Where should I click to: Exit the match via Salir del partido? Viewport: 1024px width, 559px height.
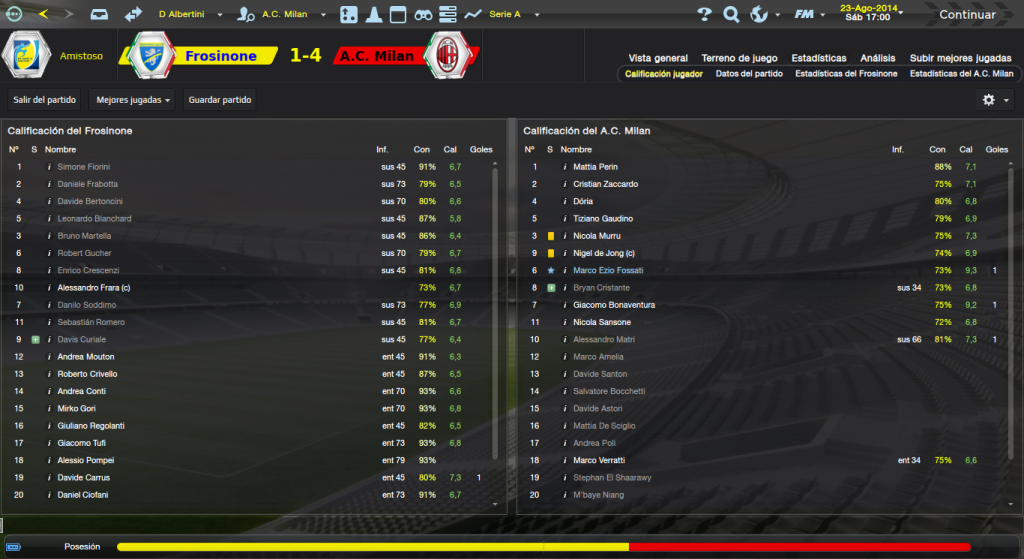tap(45, 100)
